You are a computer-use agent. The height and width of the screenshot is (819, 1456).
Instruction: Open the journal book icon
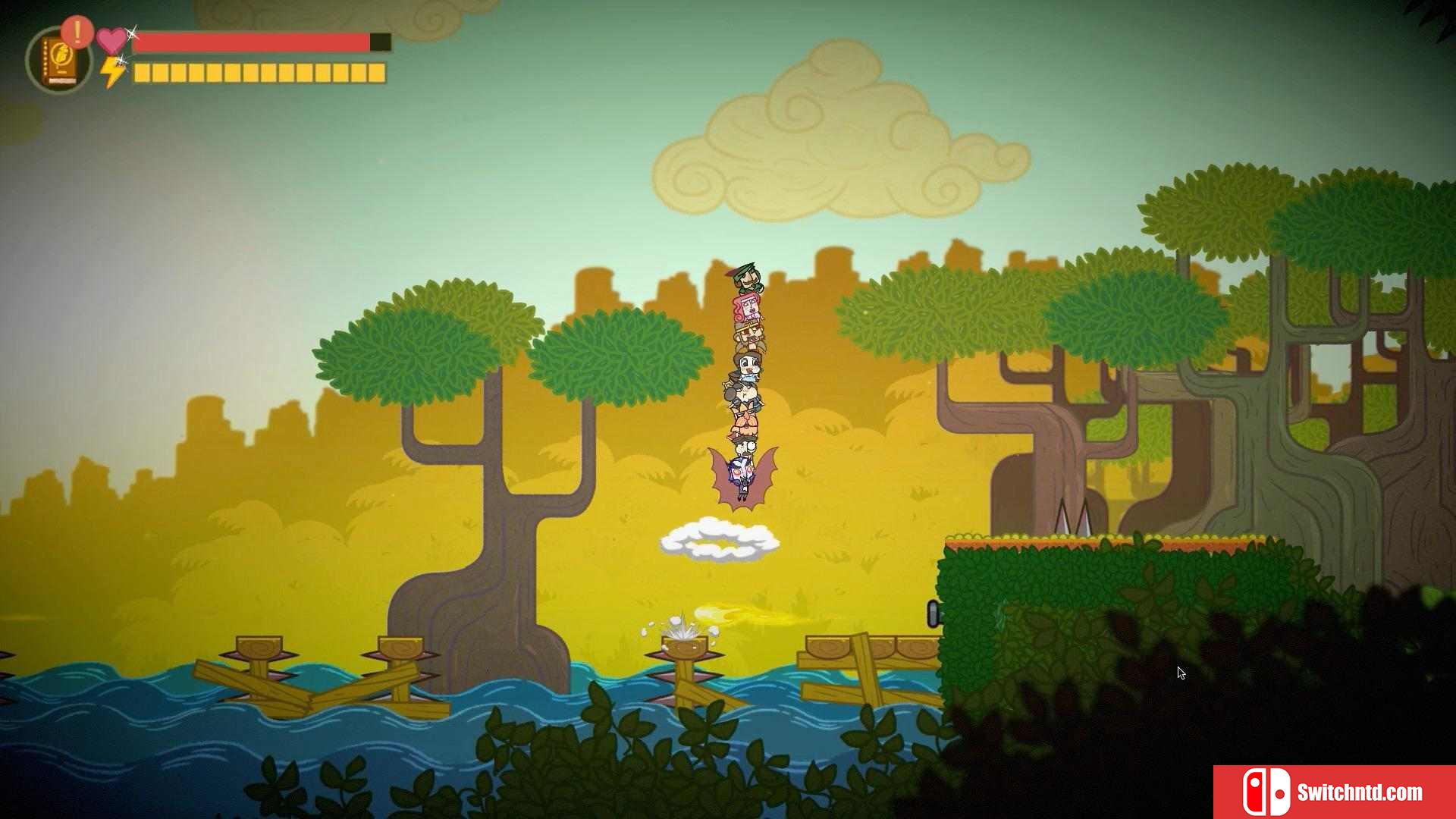pyautogui.click(x=58, y=62)
